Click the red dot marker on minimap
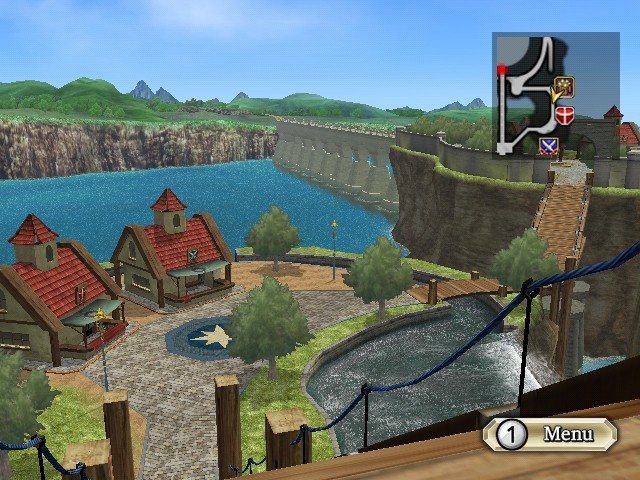 (501, 70)
